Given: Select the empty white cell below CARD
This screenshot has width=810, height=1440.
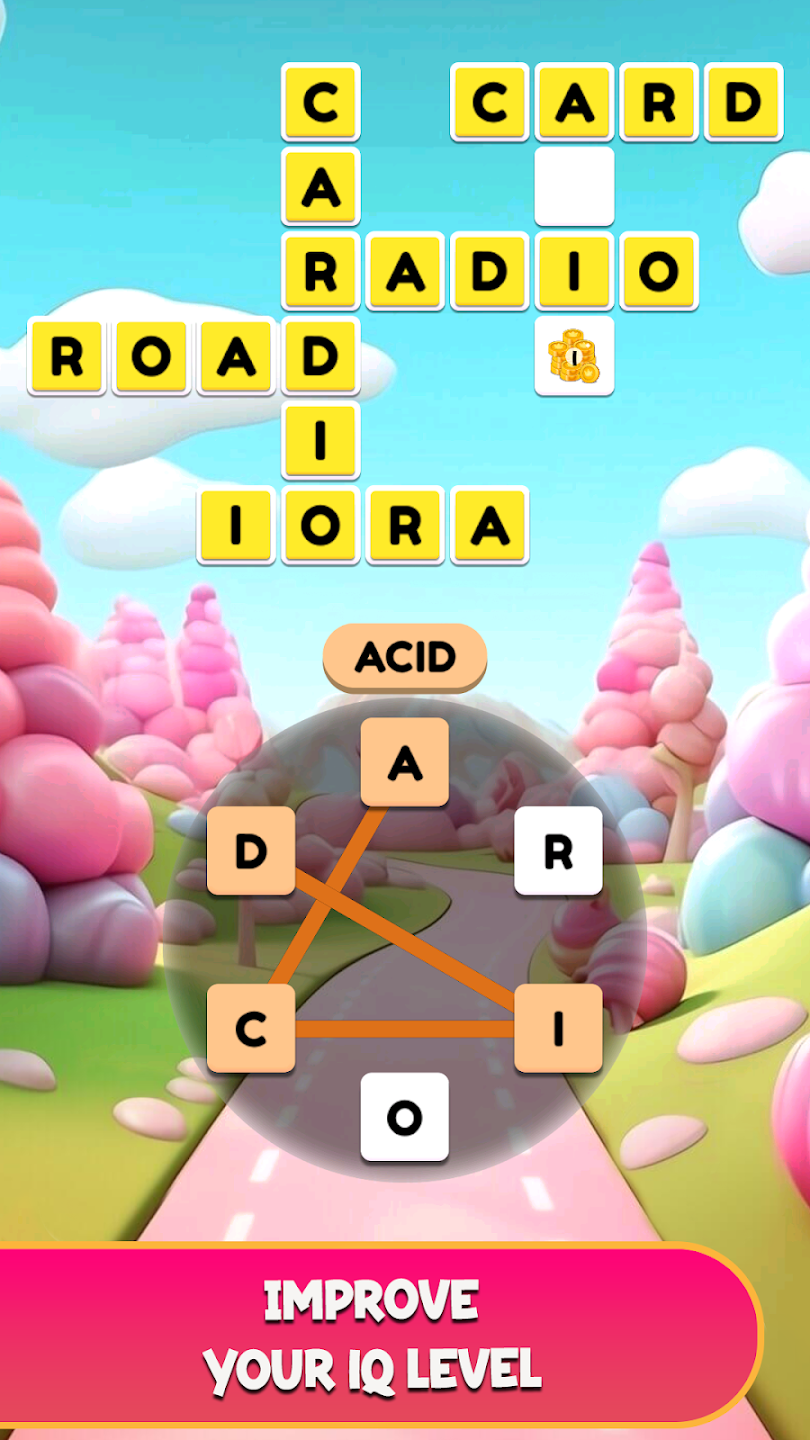Looking at the screenshot, I should point(574,186).
